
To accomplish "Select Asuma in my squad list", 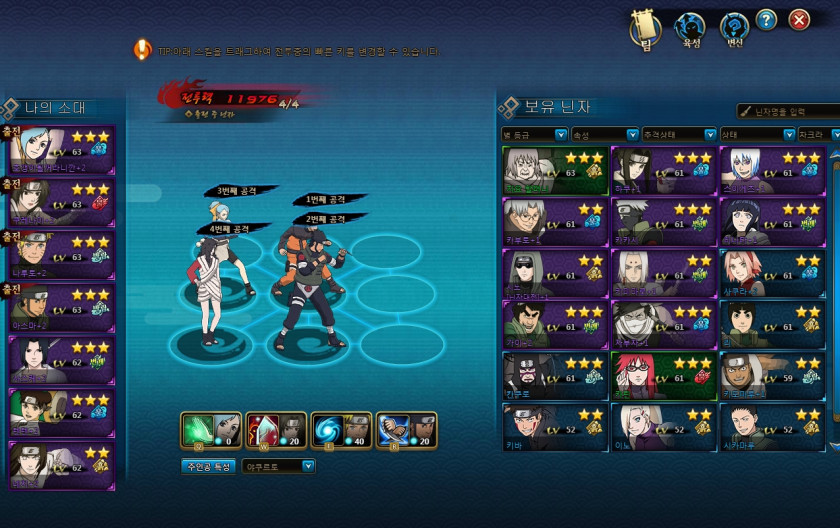I will 62,307.
